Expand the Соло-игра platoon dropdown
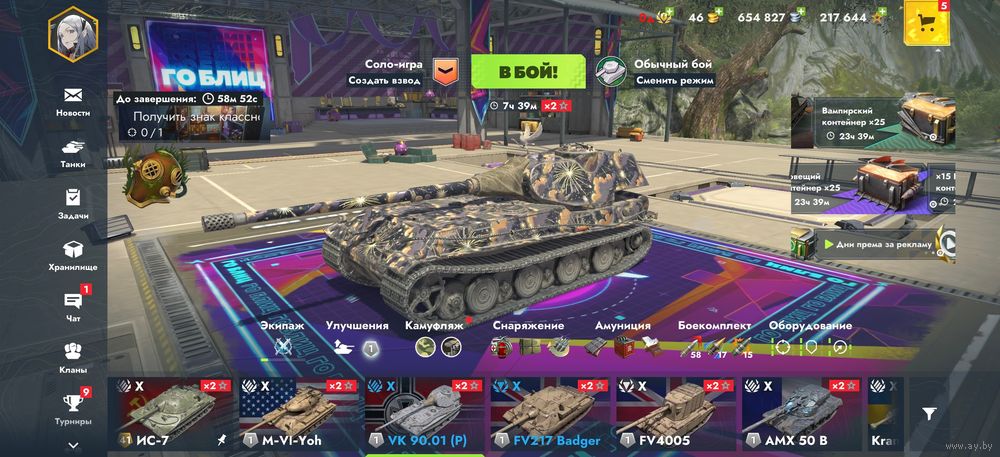 [446, 71]
